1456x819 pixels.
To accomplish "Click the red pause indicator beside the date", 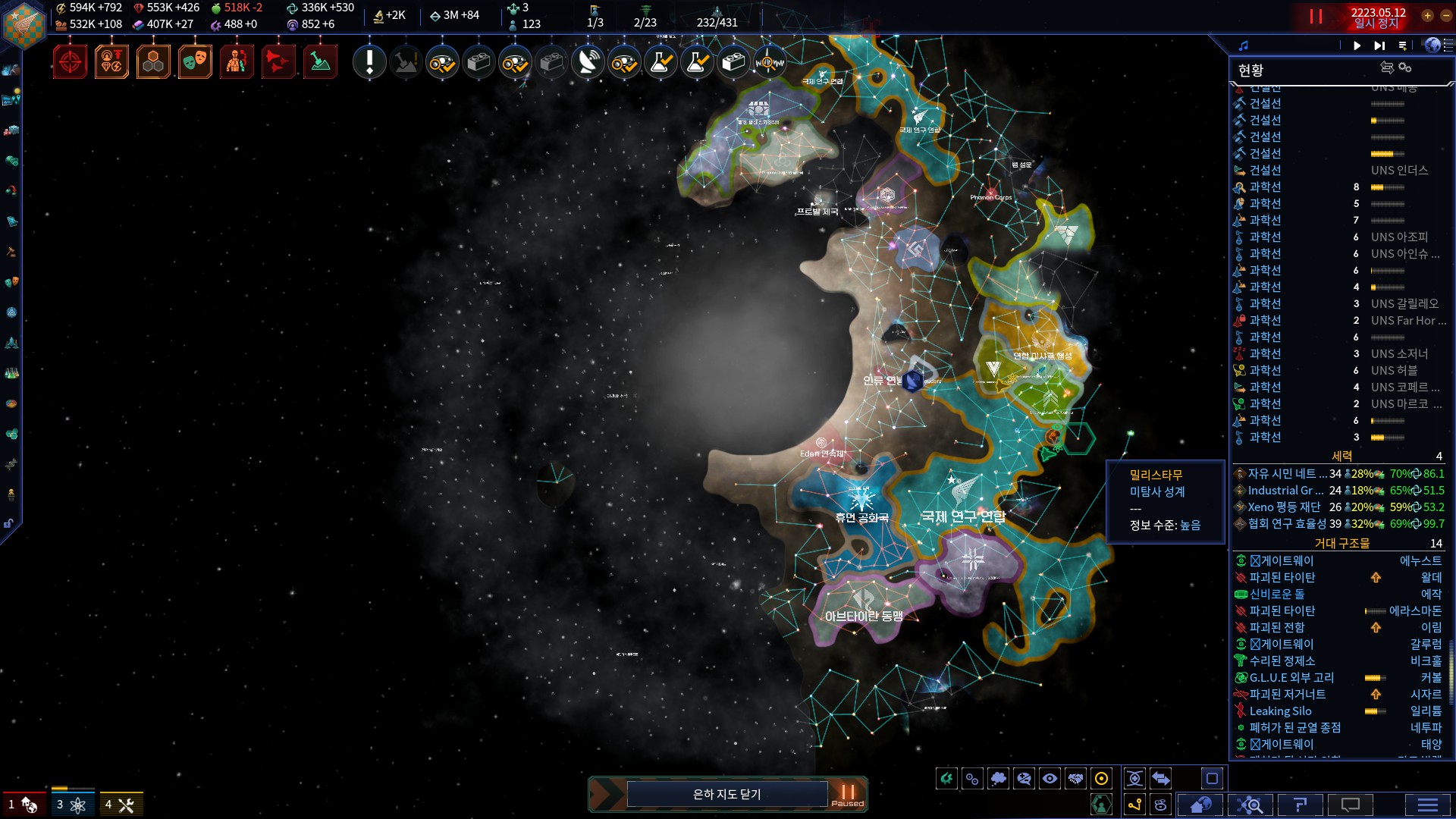I will (x=1316, y=16).
